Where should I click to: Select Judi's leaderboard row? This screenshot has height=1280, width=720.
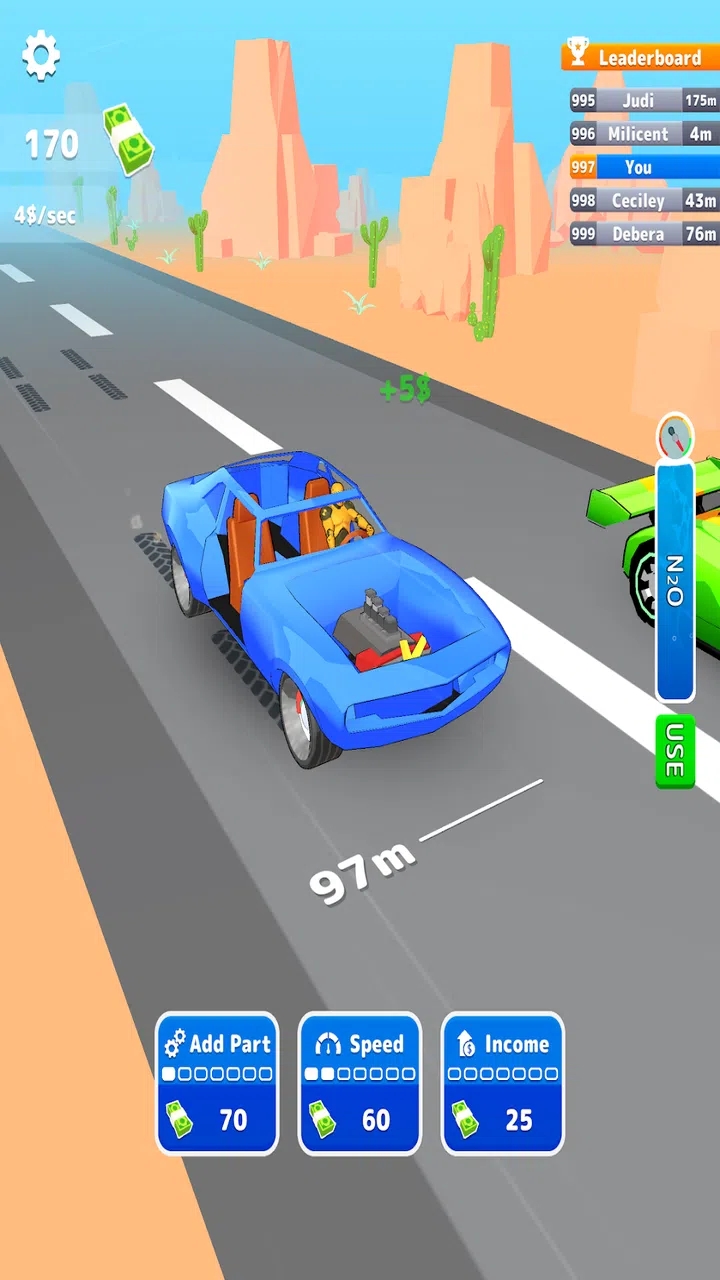tap(644, 100)
